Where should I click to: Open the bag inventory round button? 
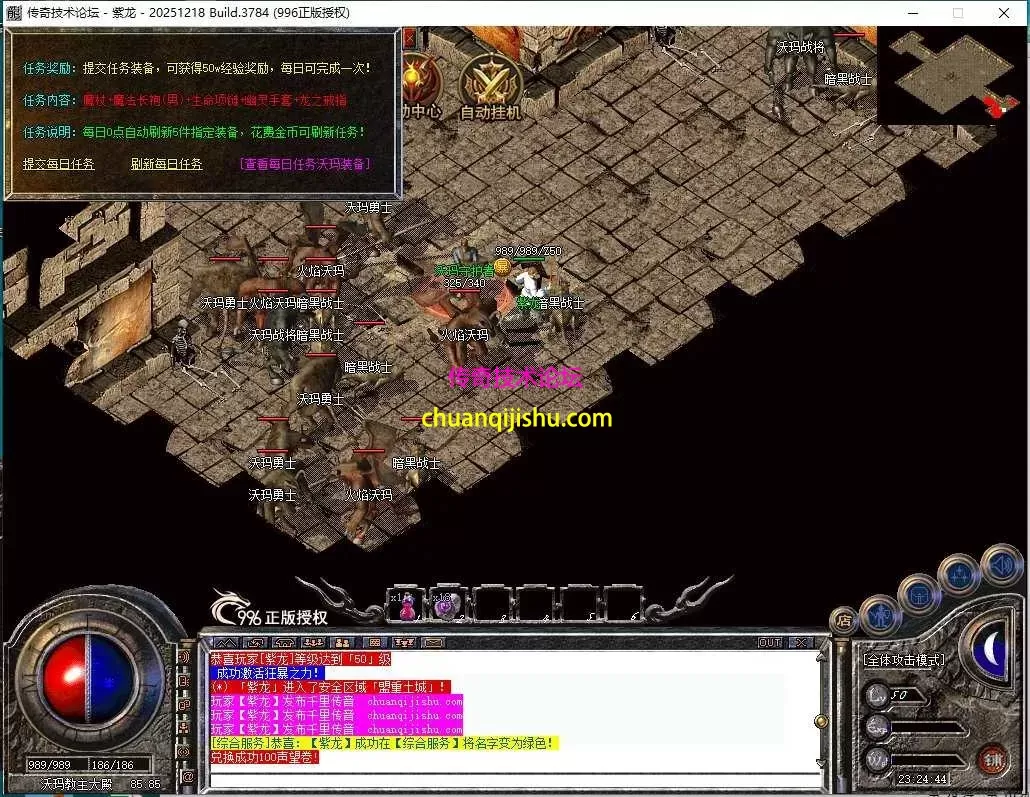[919, 596]
